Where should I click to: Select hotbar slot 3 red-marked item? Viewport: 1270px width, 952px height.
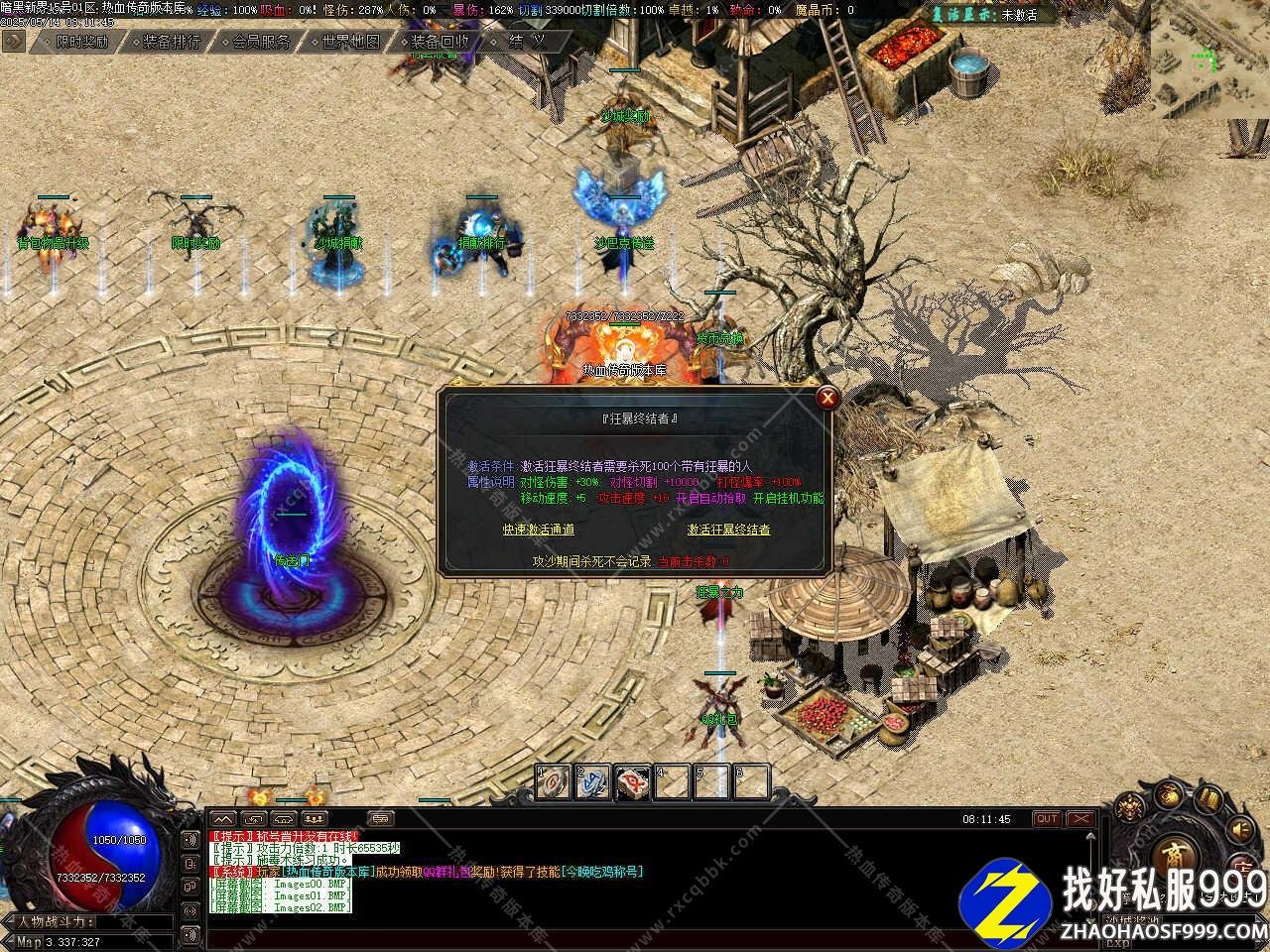[x=633, y=782]
